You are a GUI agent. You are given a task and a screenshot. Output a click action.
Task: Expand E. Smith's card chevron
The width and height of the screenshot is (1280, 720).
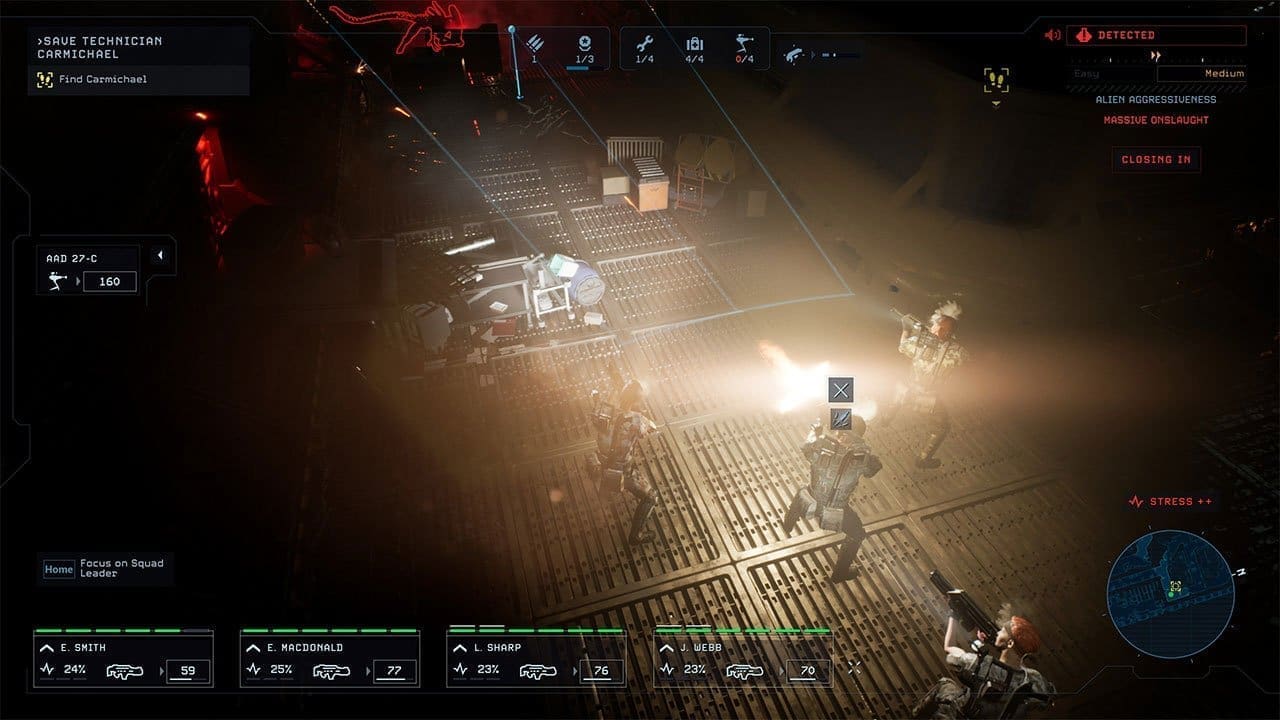pyautogui.click(x=46, y=648)
